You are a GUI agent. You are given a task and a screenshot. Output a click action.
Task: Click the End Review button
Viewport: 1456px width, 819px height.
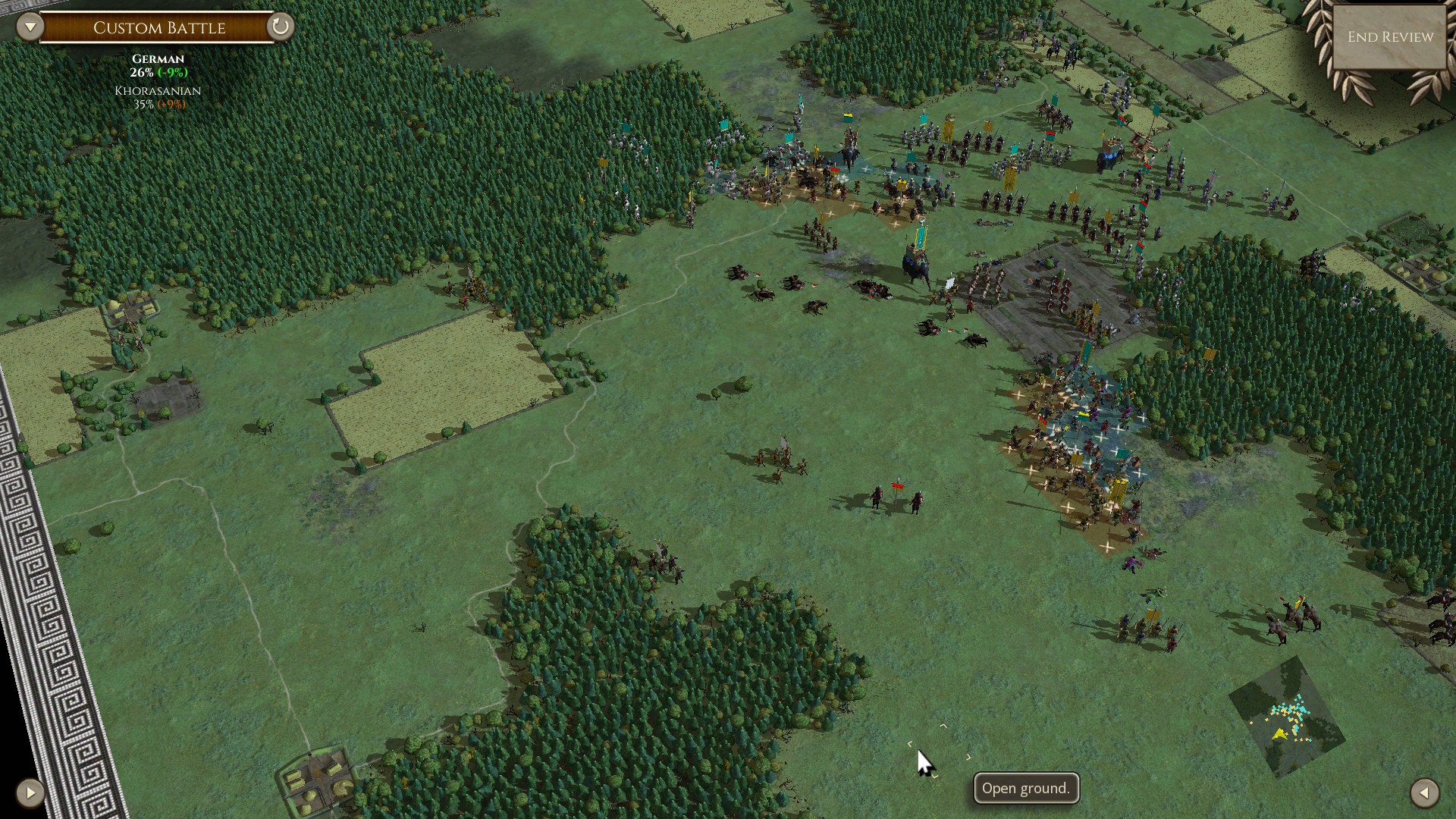click(x=1389, y=37)
